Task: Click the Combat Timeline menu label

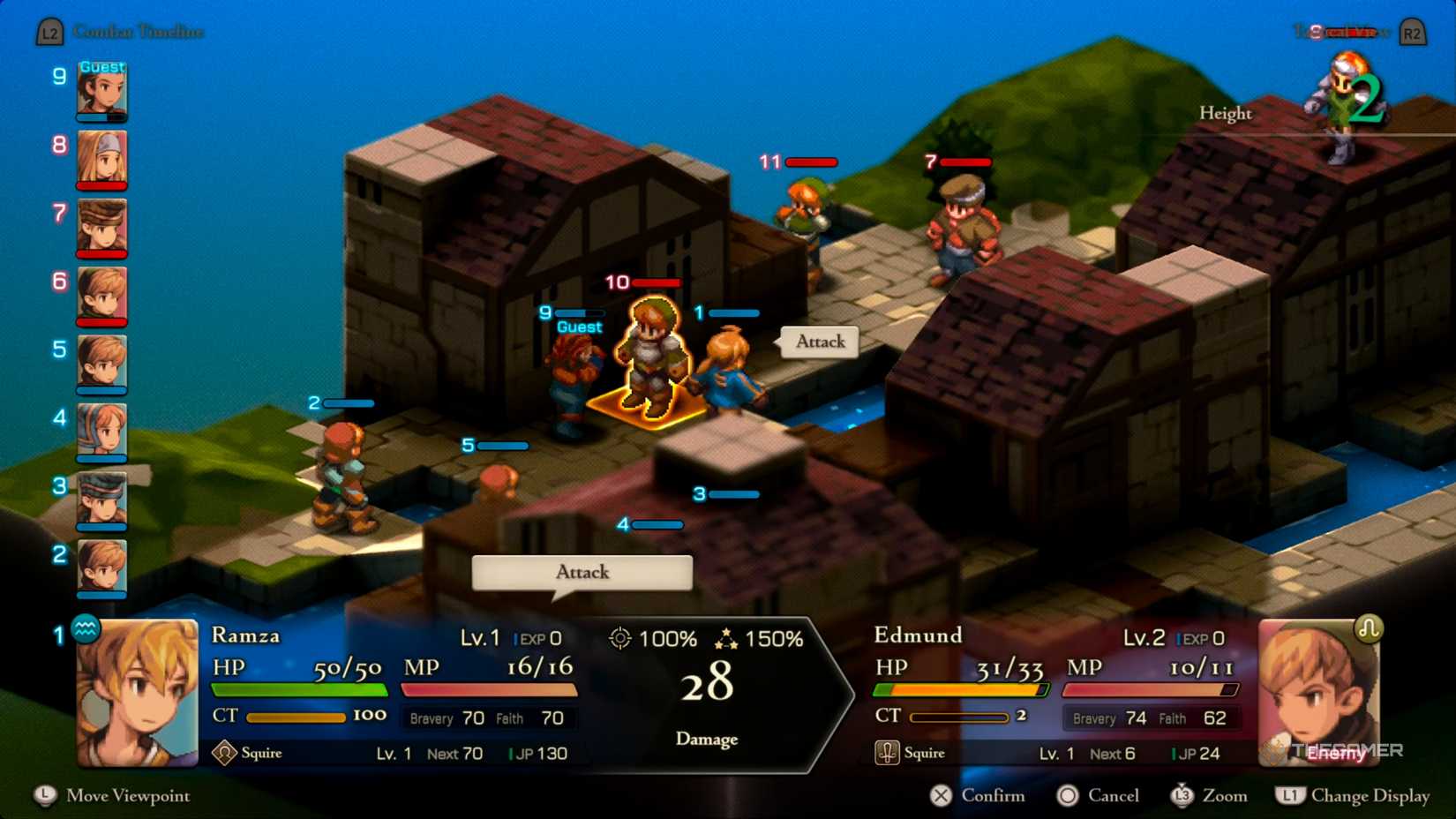Action: click(137, 31)
